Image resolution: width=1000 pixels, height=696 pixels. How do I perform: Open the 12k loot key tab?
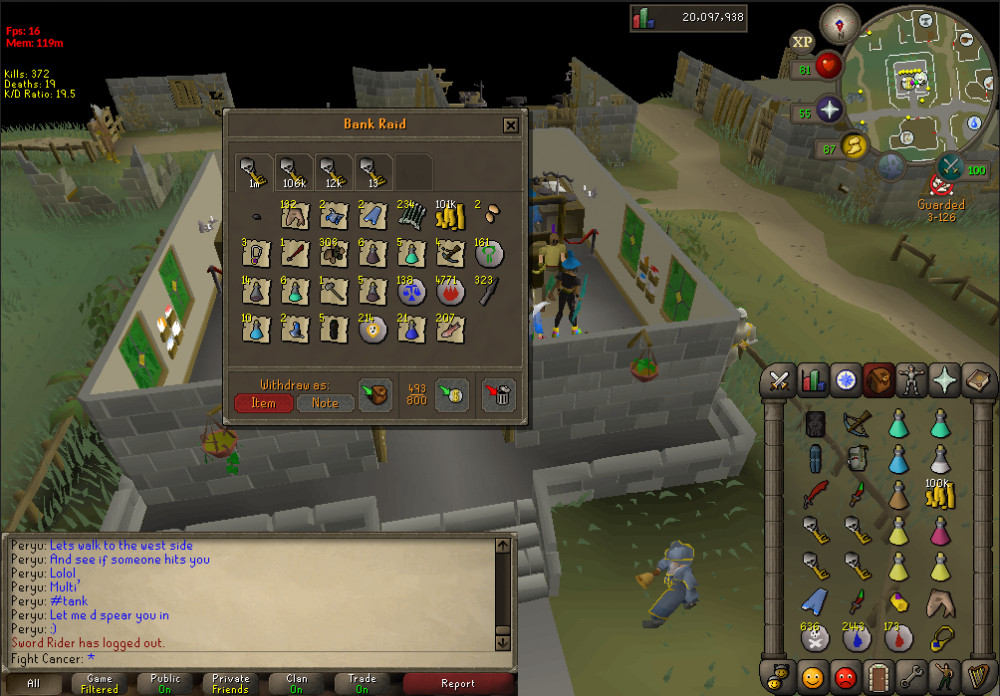click(332, 172)
